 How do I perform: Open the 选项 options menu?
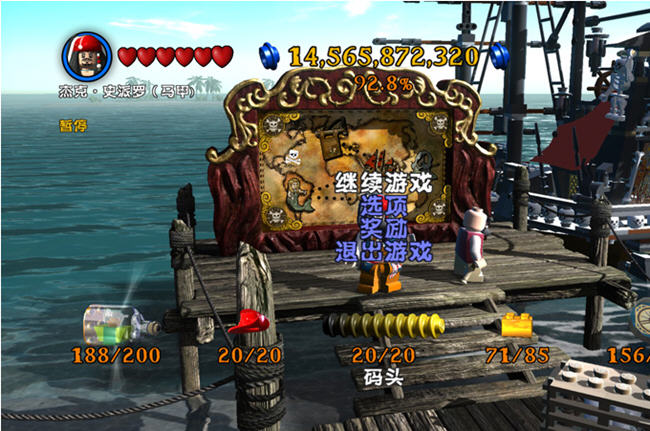click(384, 206)
